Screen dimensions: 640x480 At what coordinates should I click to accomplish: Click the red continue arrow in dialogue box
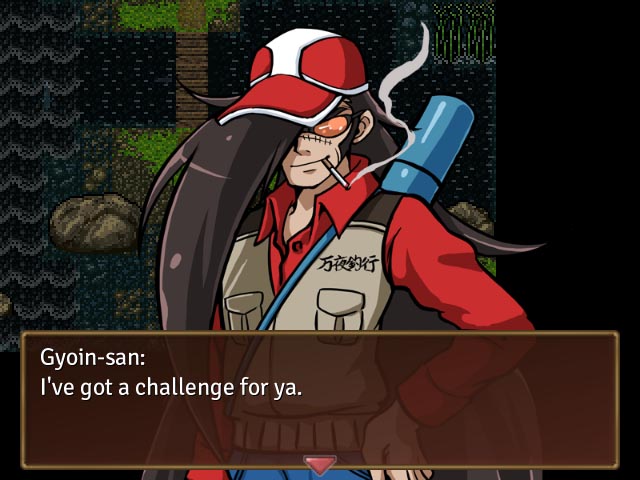point(320,465)
